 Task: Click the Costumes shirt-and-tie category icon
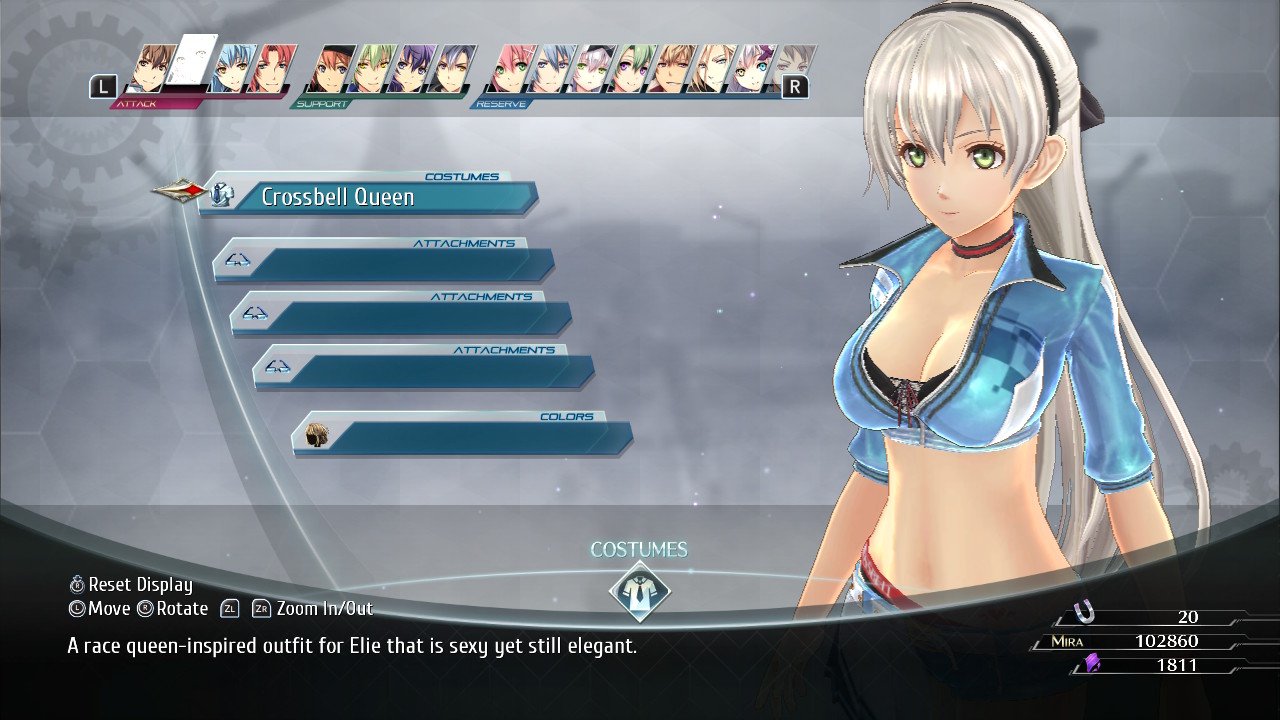click(639, 590)
